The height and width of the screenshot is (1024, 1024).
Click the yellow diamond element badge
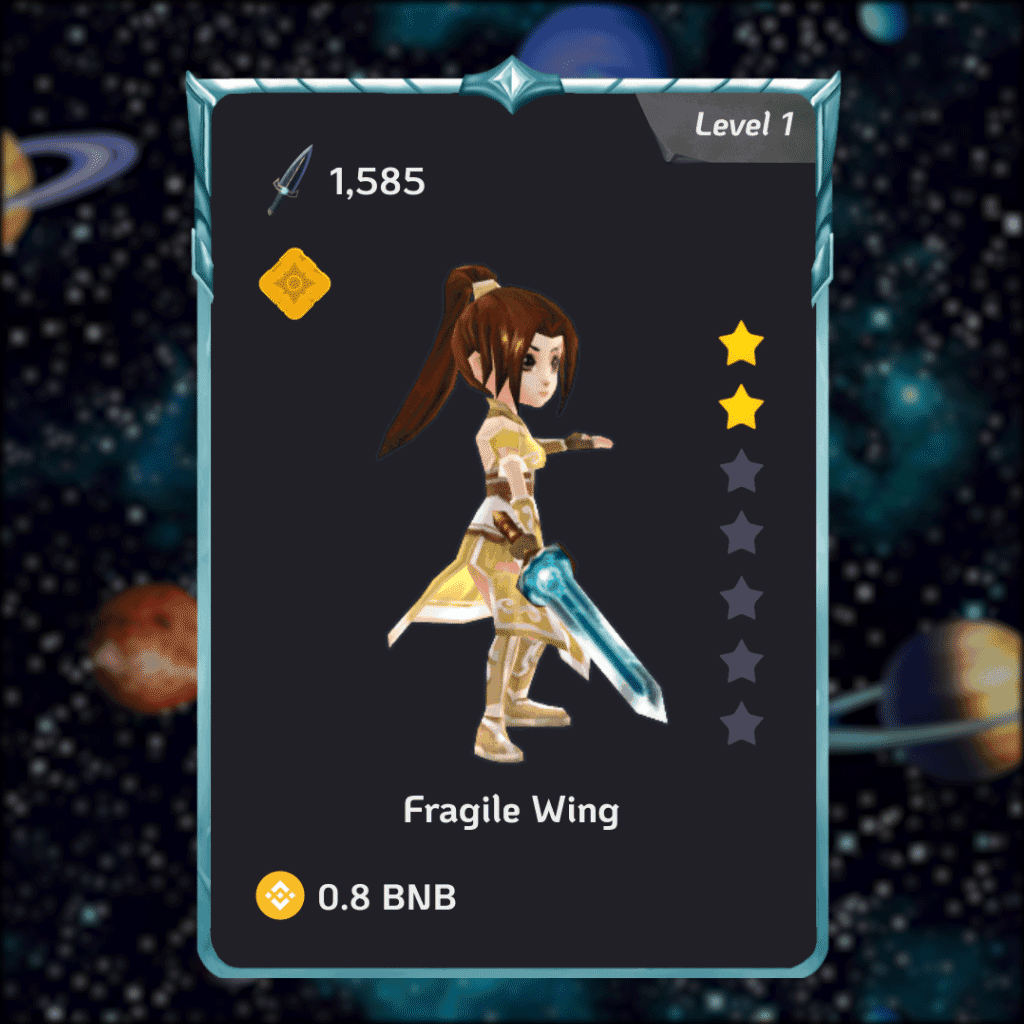(294, 285)
